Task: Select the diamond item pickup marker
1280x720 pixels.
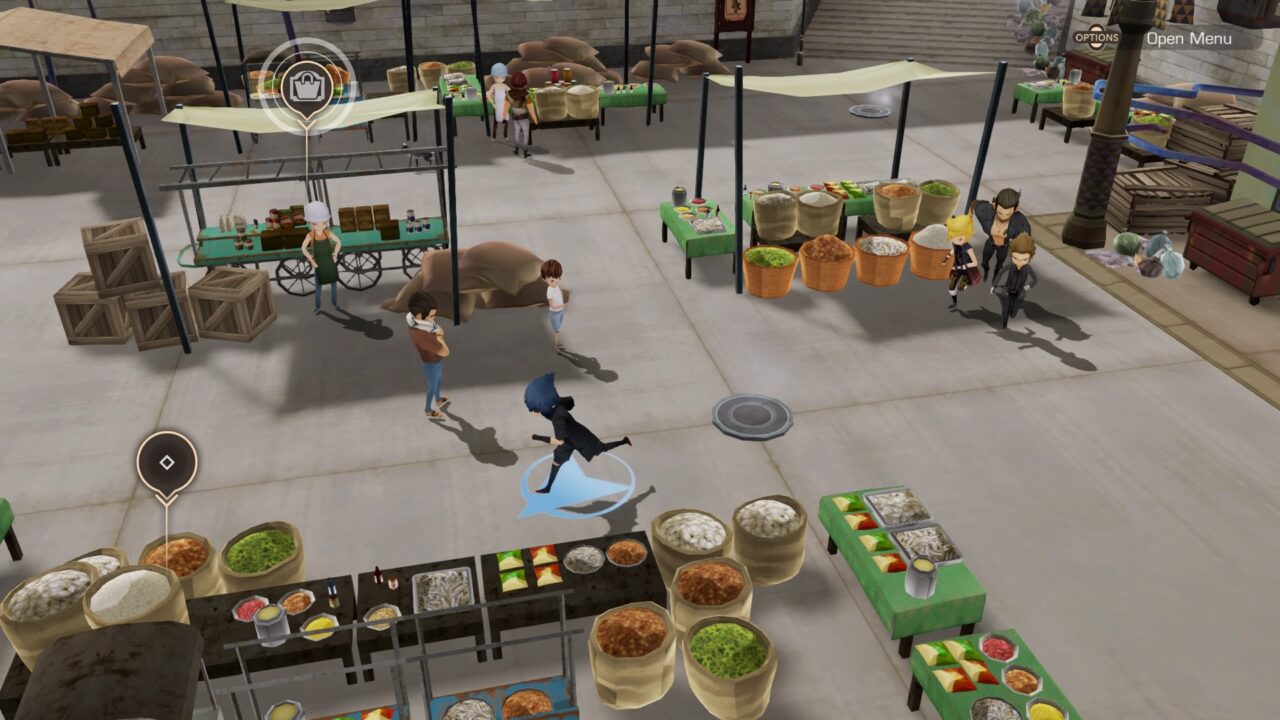Action: pyautogui.click(x=166, y=463)
